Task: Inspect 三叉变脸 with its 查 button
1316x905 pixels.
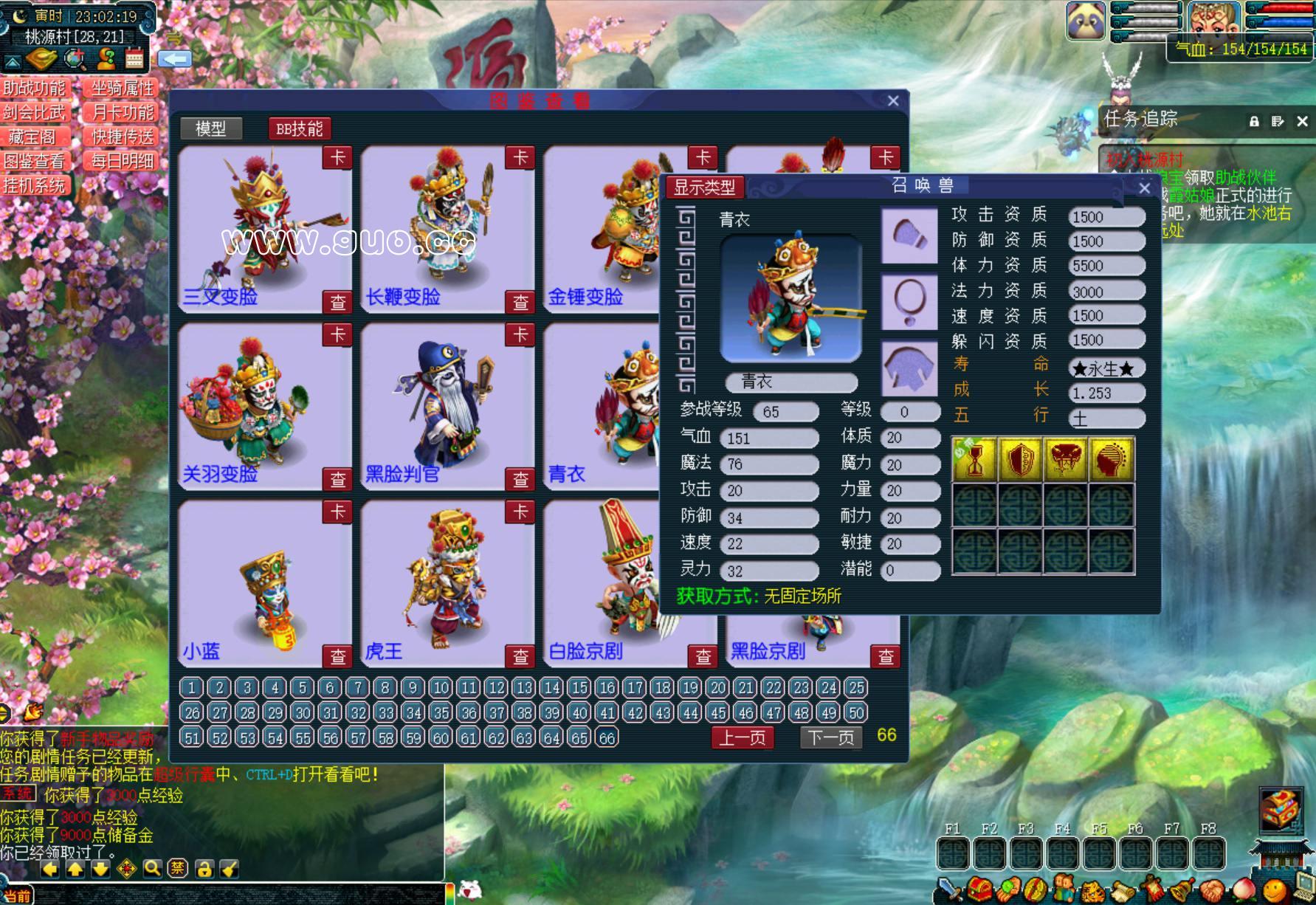Action: [x=338, y=301]
